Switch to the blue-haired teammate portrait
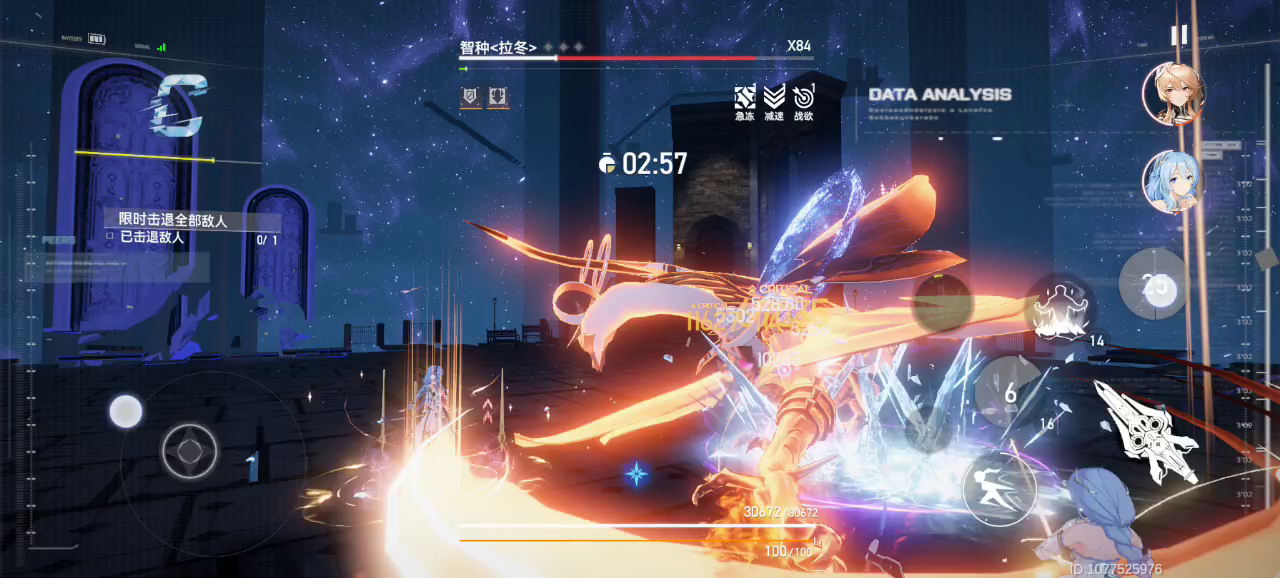Screen dimensions: 1280x578 tap(1171, 183)
